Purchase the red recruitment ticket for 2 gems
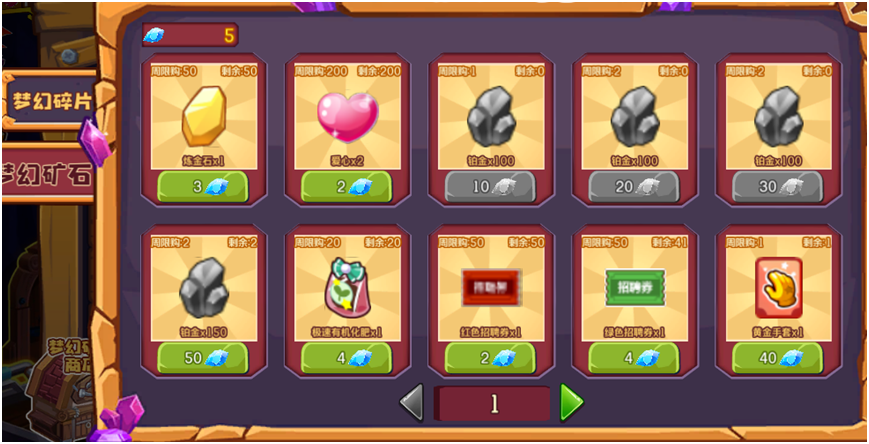This screenshot has width=869, height=444. [x=490, y=358]
